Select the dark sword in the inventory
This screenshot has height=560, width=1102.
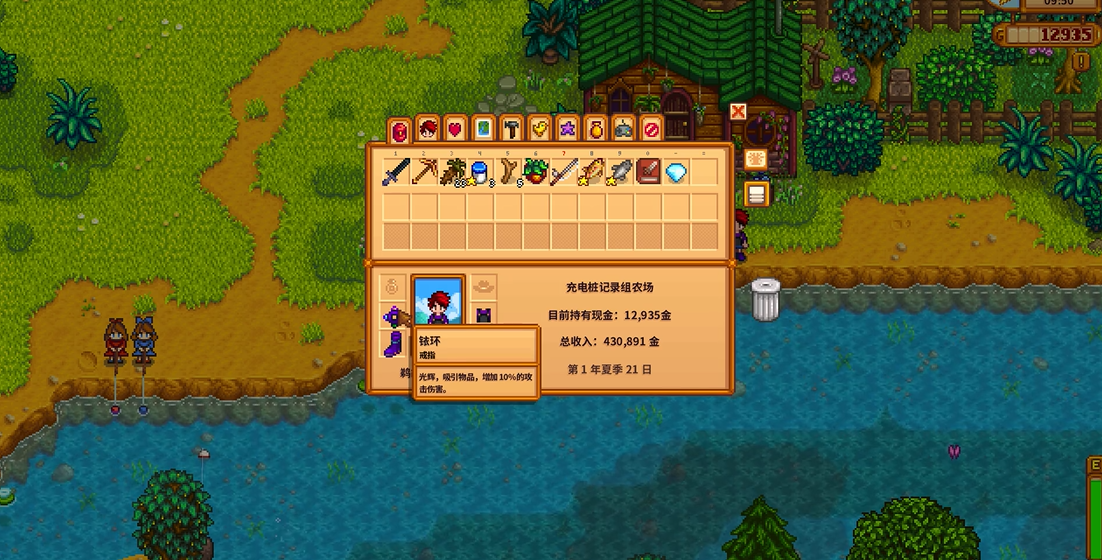(397, 173)
